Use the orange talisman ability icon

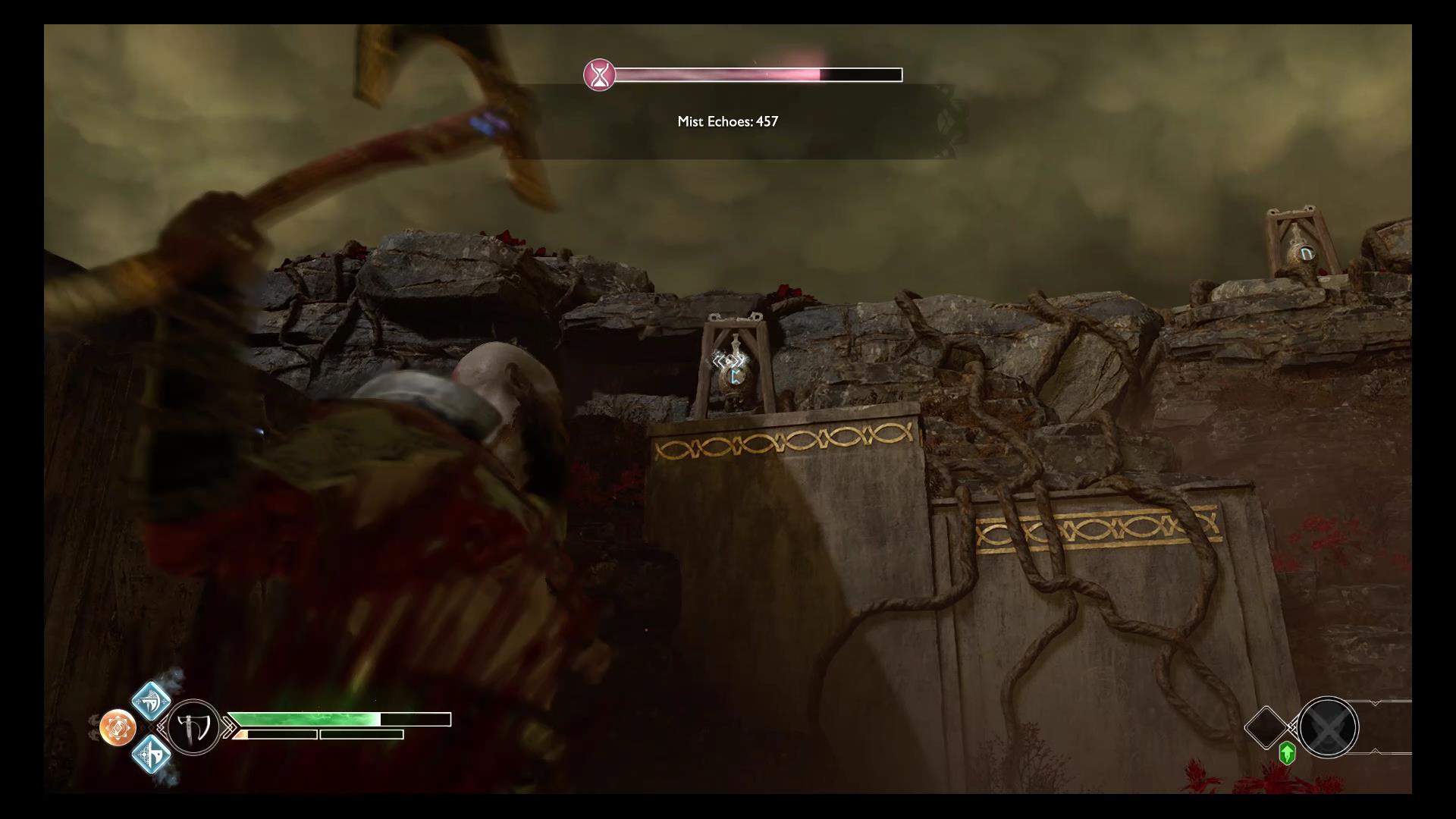118,728
